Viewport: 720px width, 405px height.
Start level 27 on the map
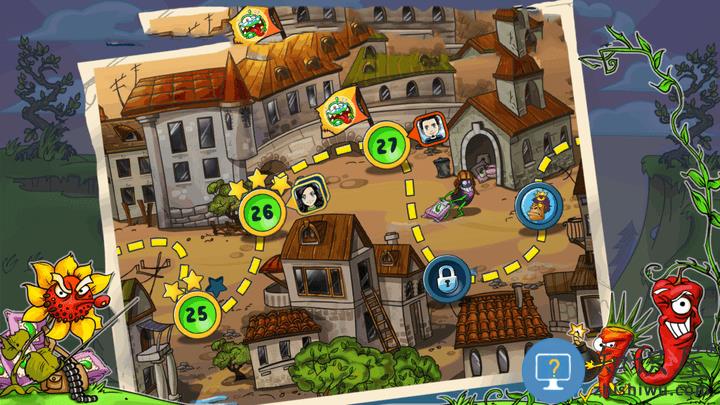[x=384, y=144]
